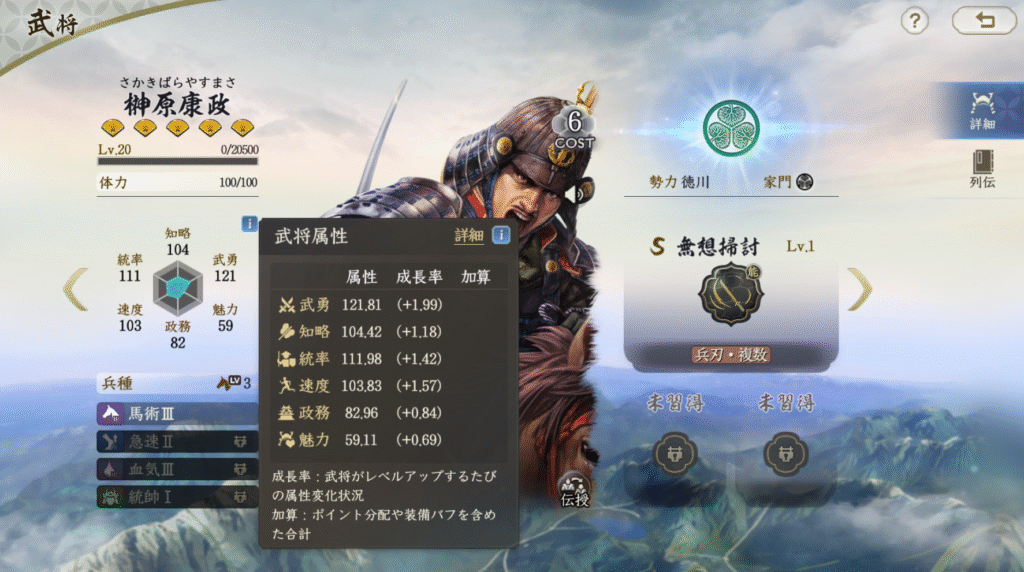This screenshot has height=572, width=1024.
Task: Open 詳細 link in the attribute popup
Action: click(468, 236)
